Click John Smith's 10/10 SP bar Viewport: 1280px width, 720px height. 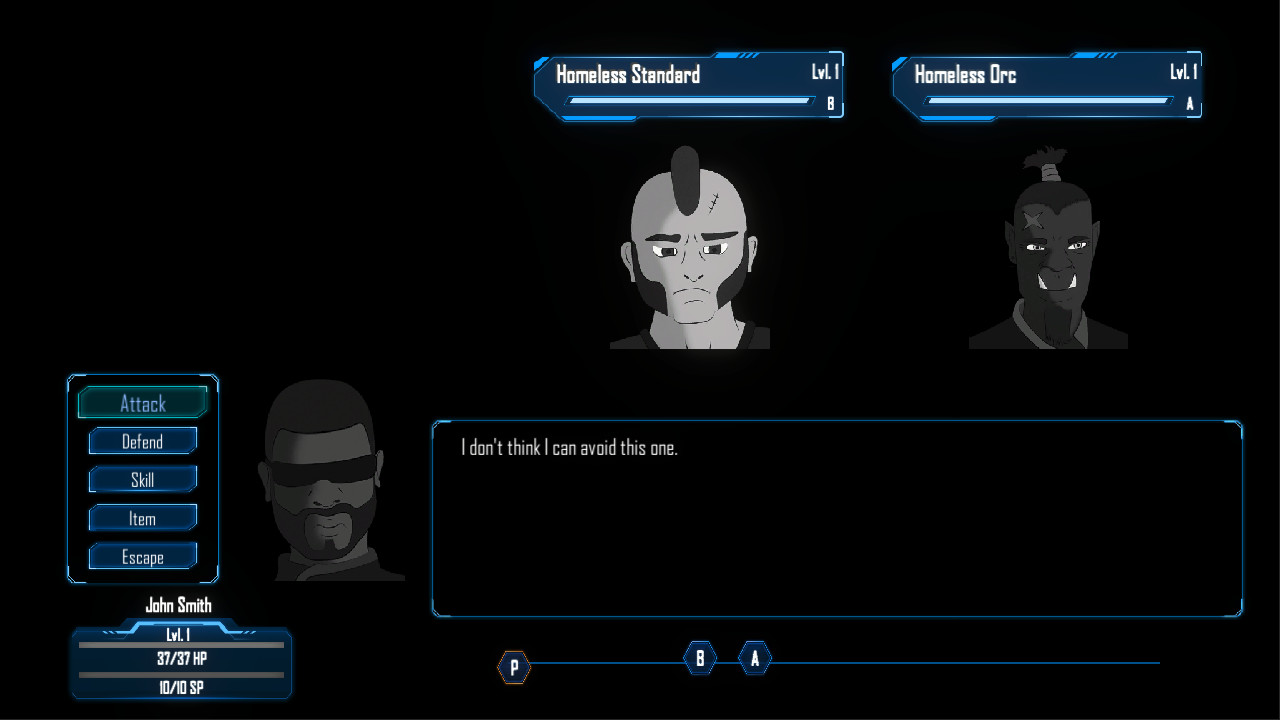tap(181, 688)
